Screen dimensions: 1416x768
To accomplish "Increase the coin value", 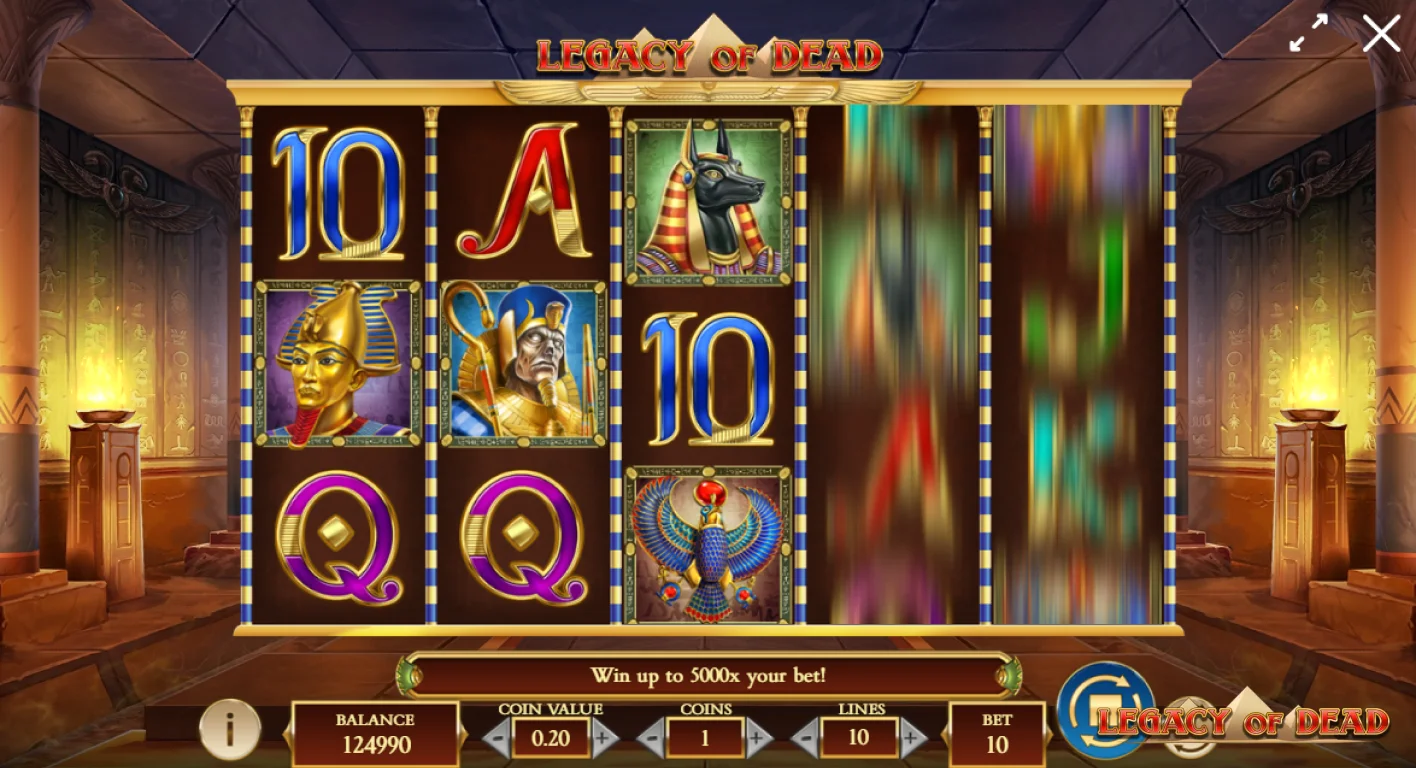I will coord(604,740).
